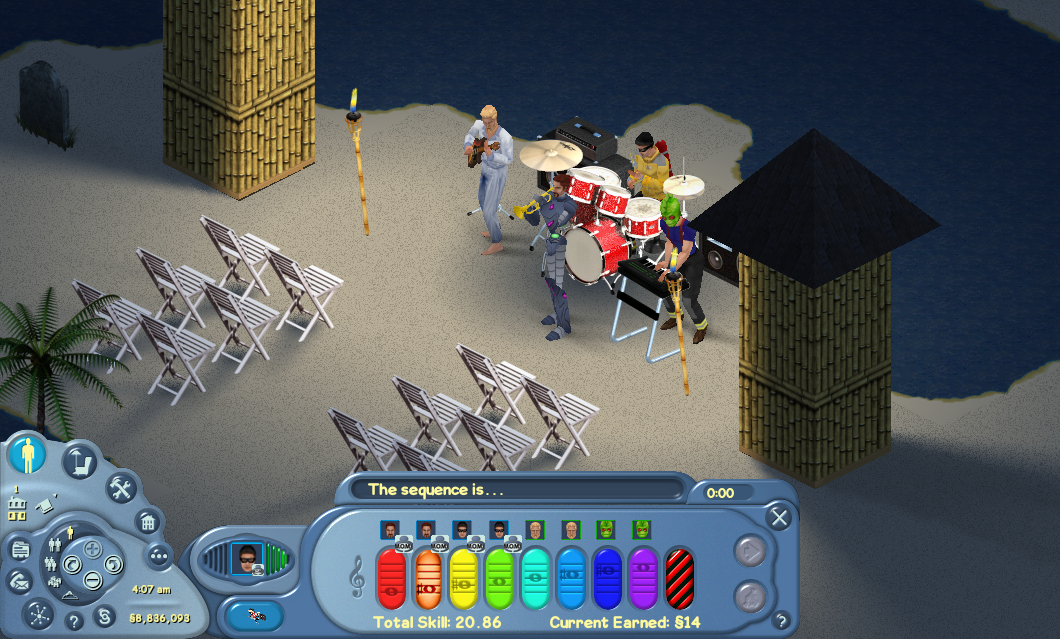The height and width of the screenshot is (639, 1060).
Task: Play the purple note capsule
Action: coord(643,578)
